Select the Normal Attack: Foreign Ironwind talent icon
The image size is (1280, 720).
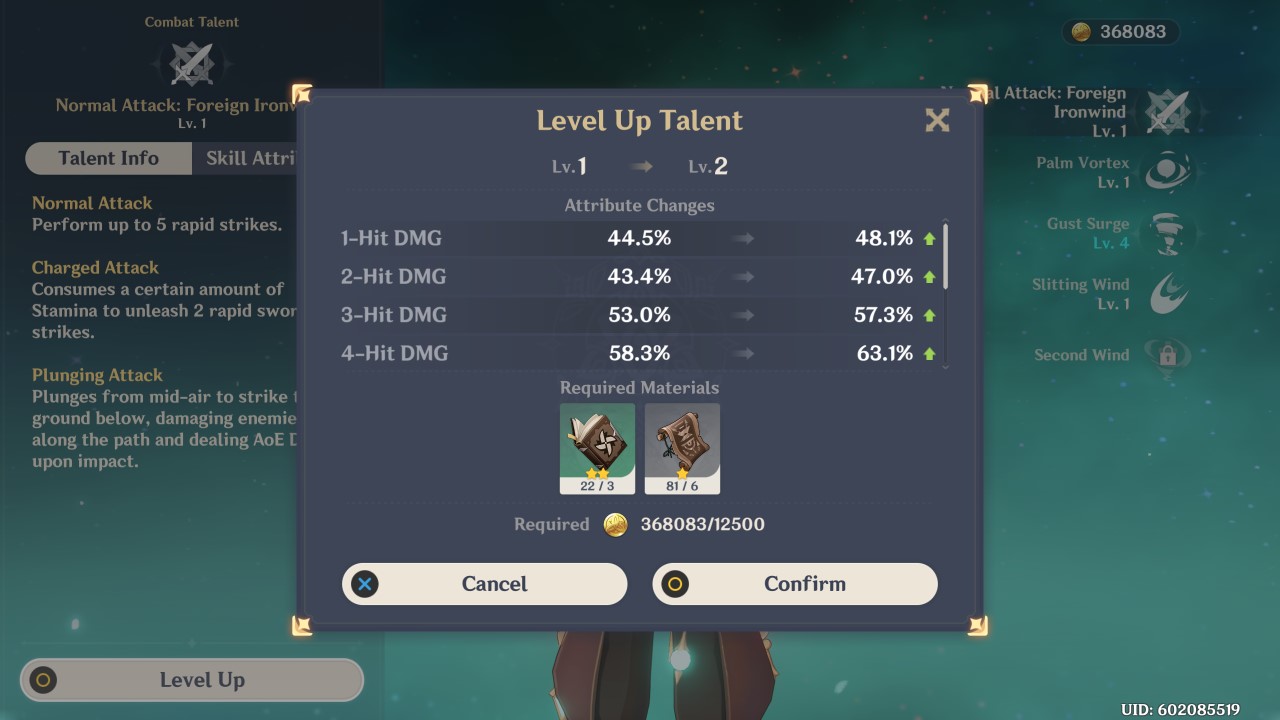tap(1168, 112)
